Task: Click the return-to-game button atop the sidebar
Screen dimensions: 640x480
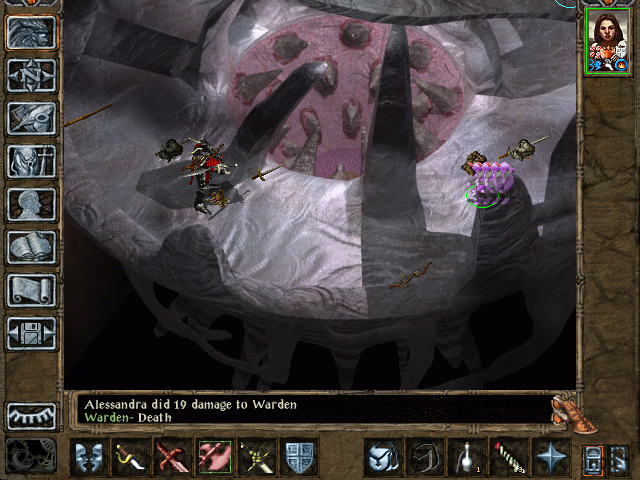Action: tap(32, 32)
